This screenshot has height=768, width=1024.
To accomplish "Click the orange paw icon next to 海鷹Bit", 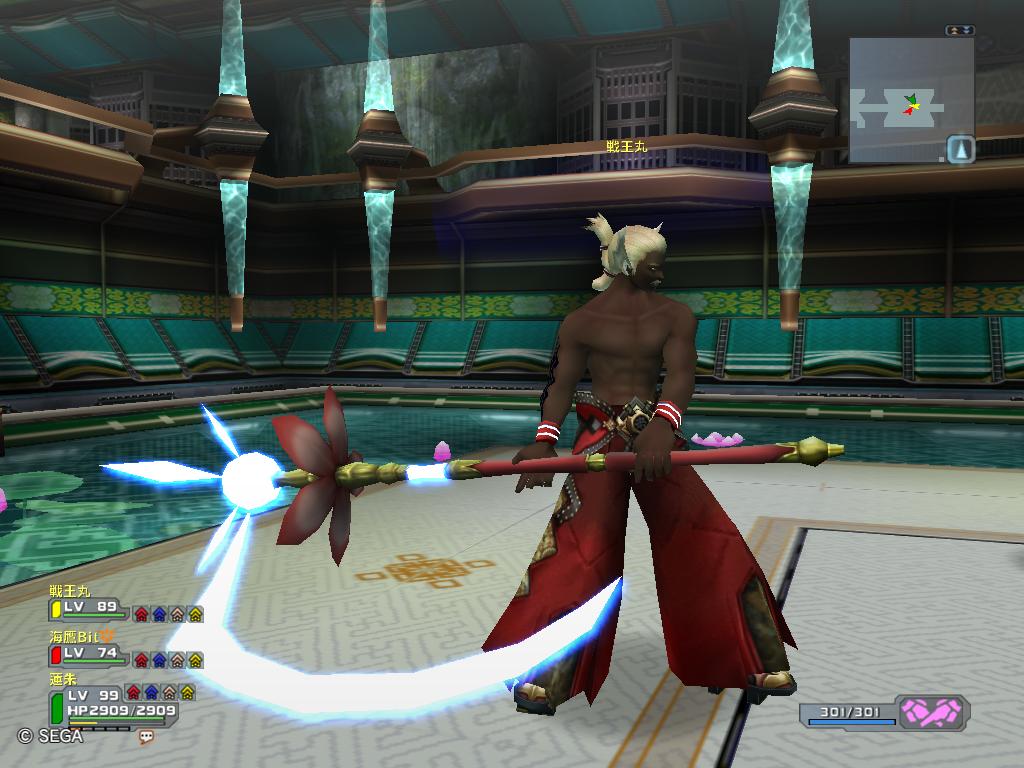I will (108, 635).
